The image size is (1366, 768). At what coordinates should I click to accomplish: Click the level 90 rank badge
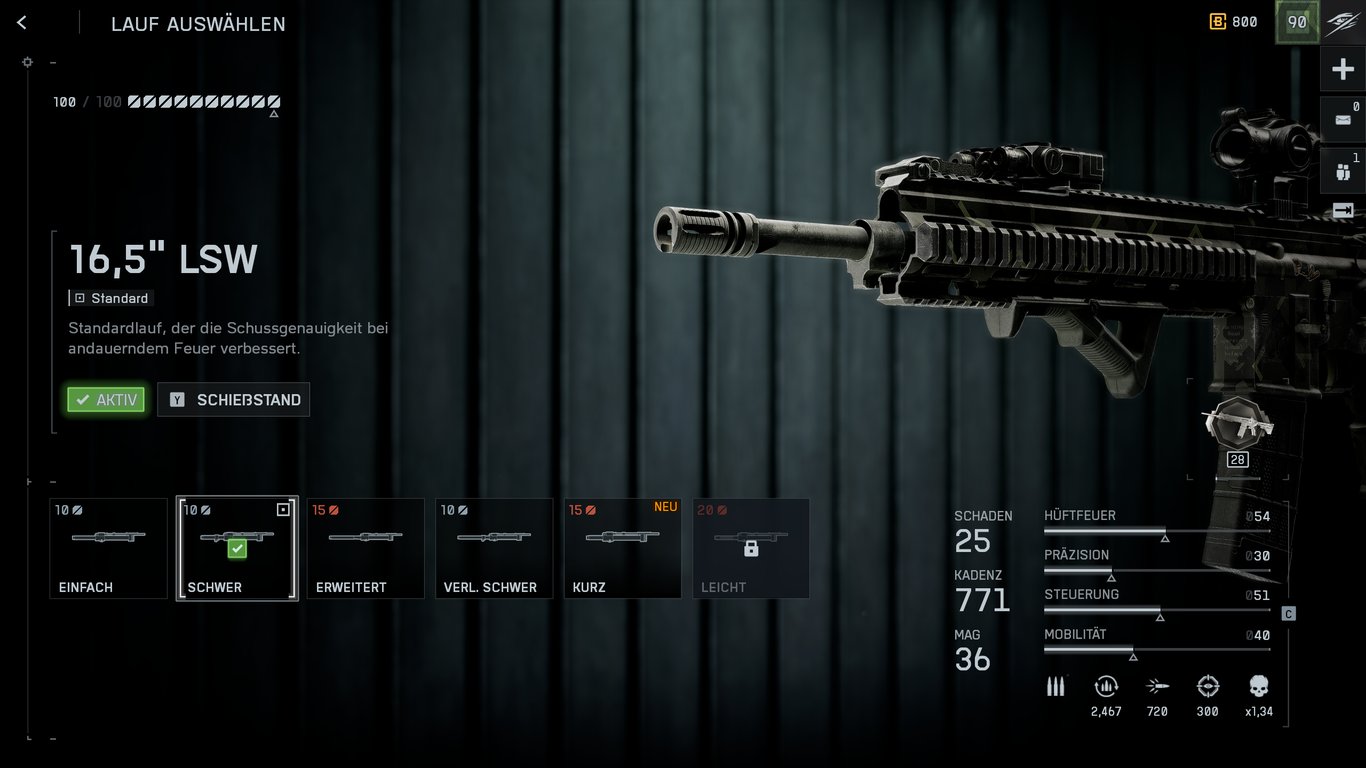click(1297, 22)
